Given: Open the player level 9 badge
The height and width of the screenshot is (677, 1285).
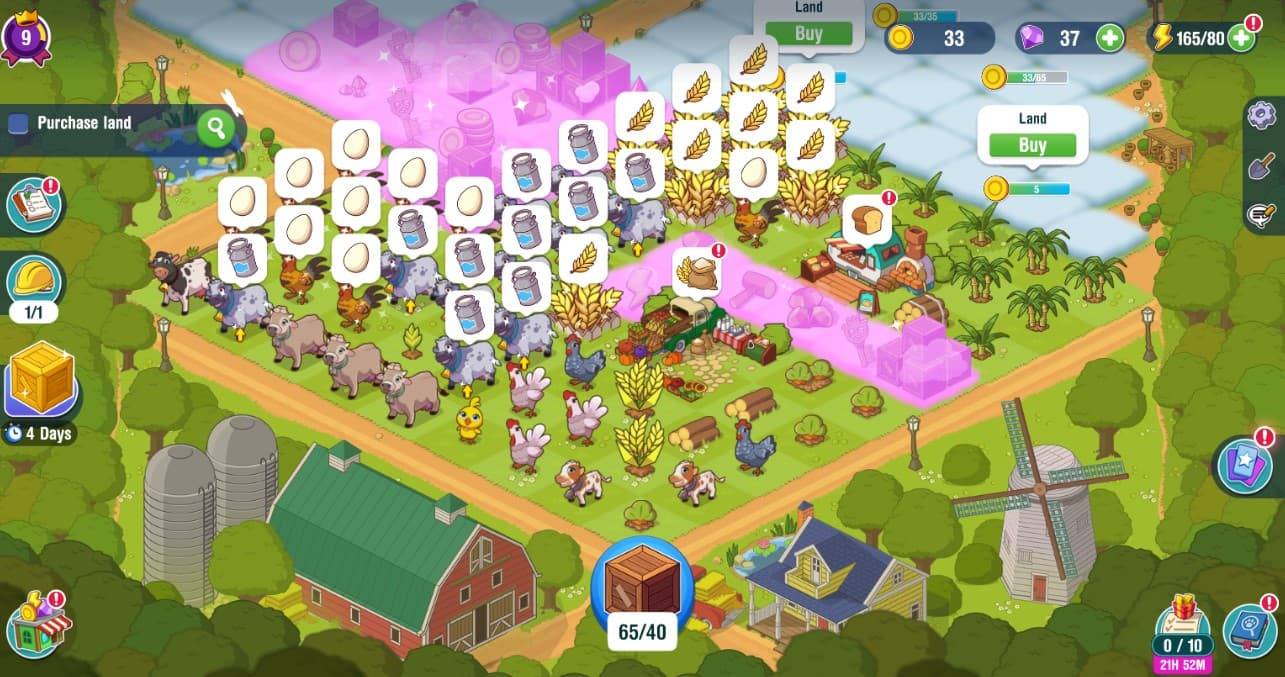Looking at the screenshot, I should pyautogui.click(x=25, y=38).
